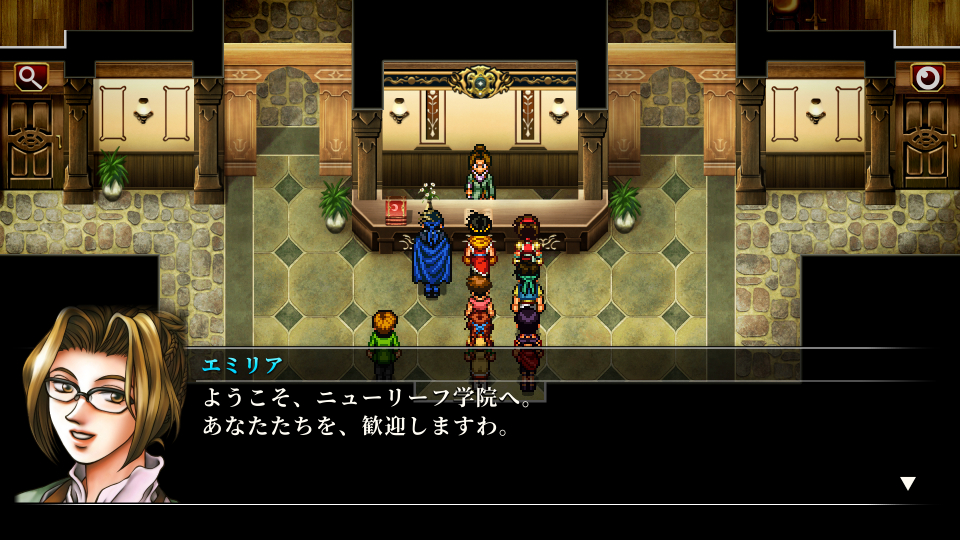The height and width of the screenshot is (540, 960).
Task: Tap the magnifying glass icon
Action: point(31,77)
